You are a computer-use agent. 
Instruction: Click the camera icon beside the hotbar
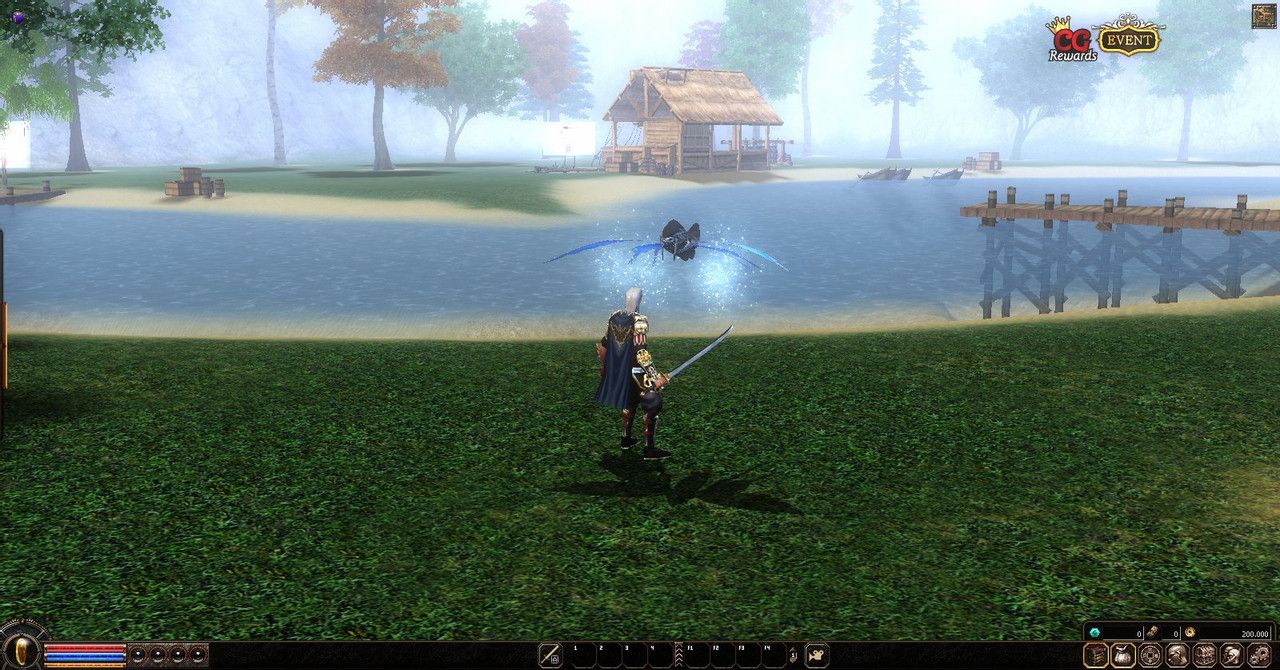[x=817, y=655]
